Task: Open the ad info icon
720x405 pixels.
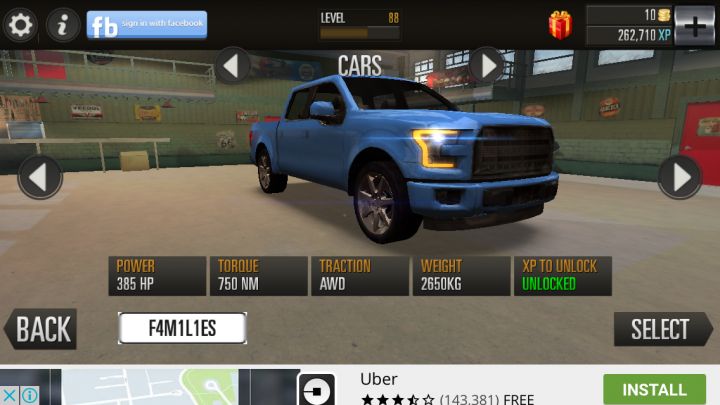Action: [30, 396]
